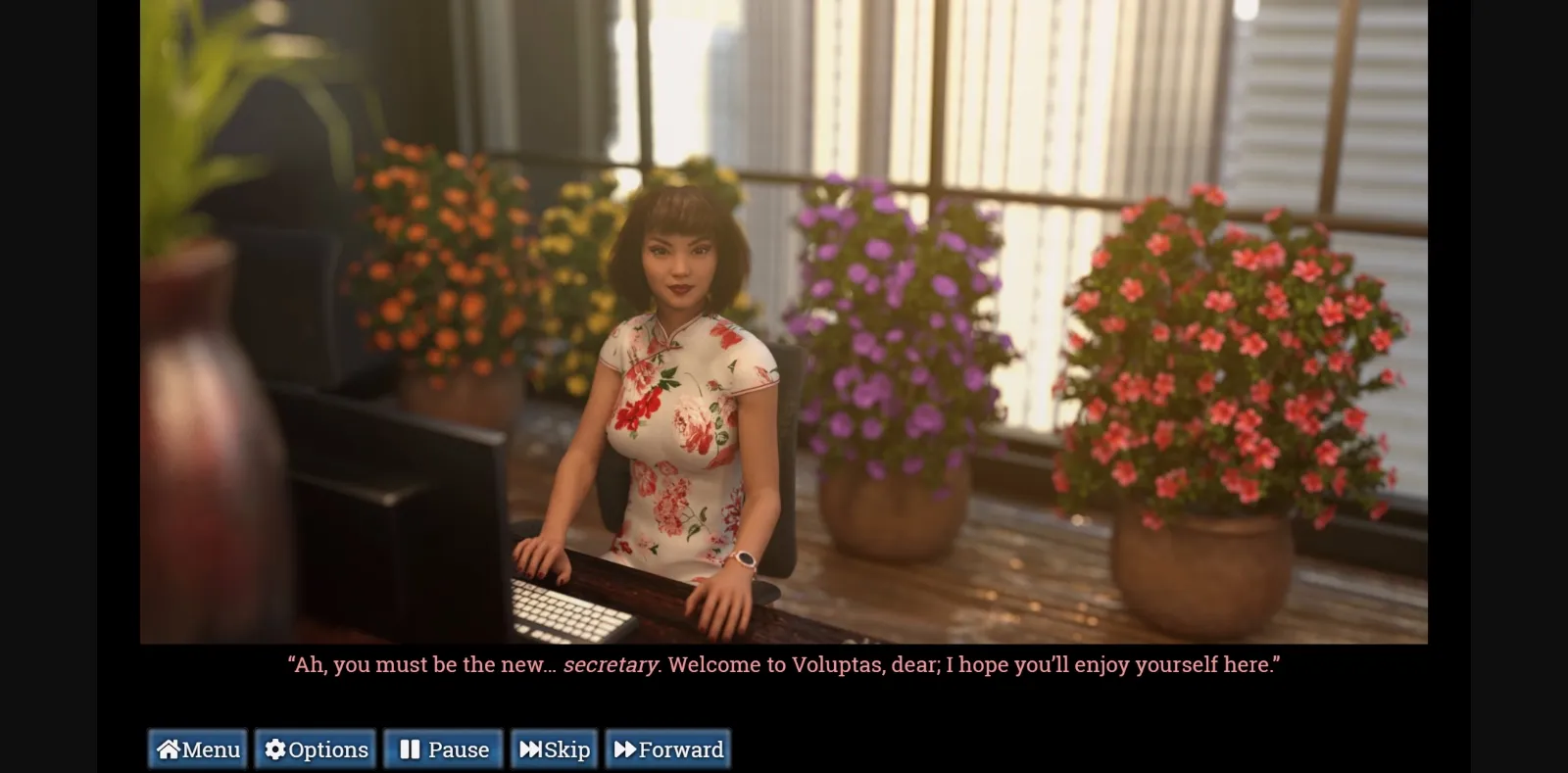This screenshot has height=773, width=1568.
Task: Pause the visual novel
Action: pyautogui.click(x=443, y=749)
